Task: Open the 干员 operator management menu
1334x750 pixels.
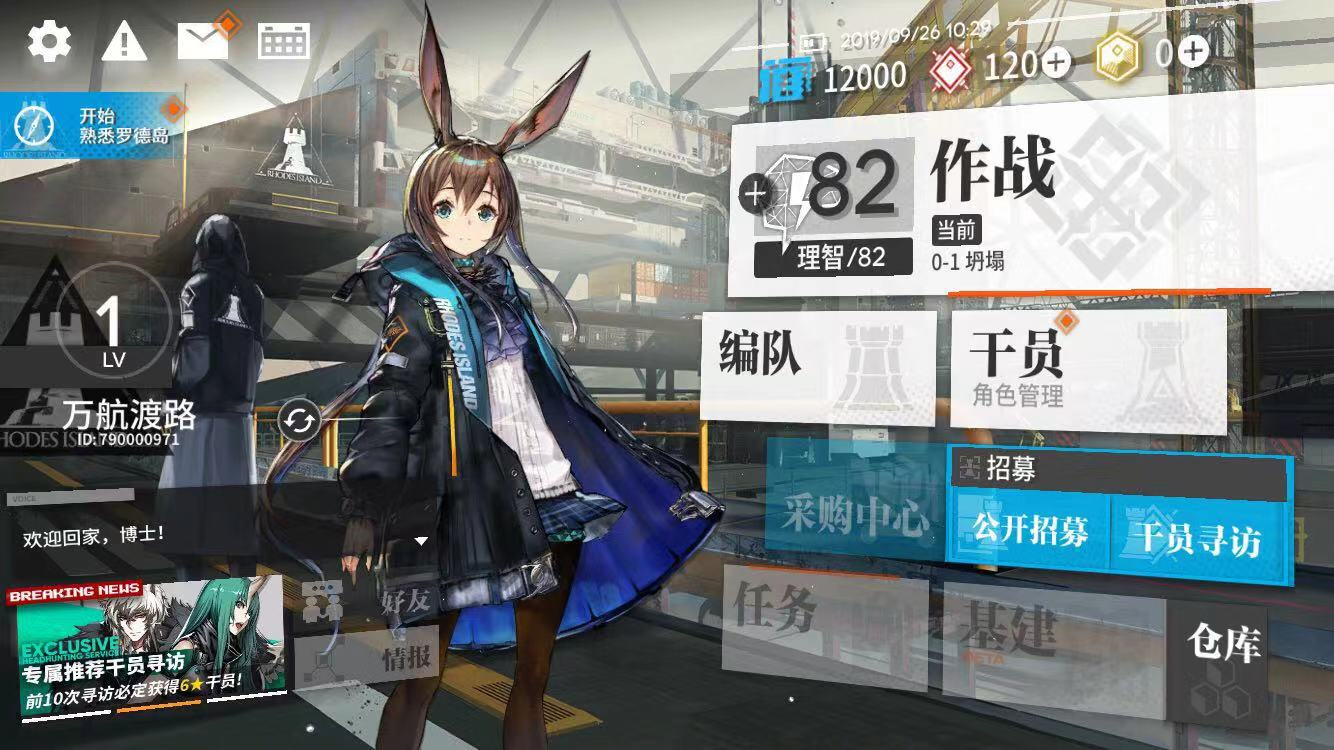Action: (x=1087, y=370)
